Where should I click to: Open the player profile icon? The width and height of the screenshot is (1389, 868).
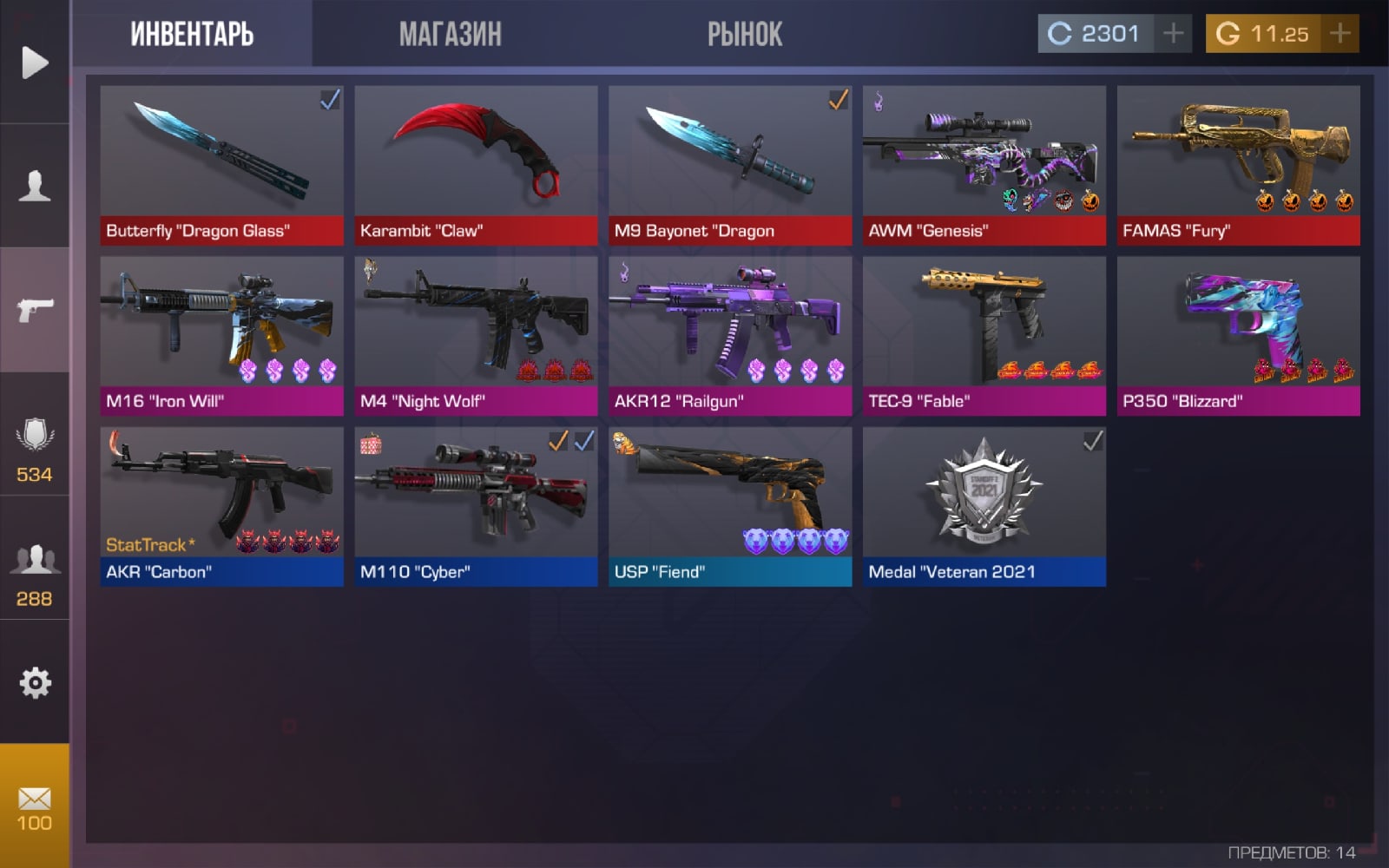35,186
